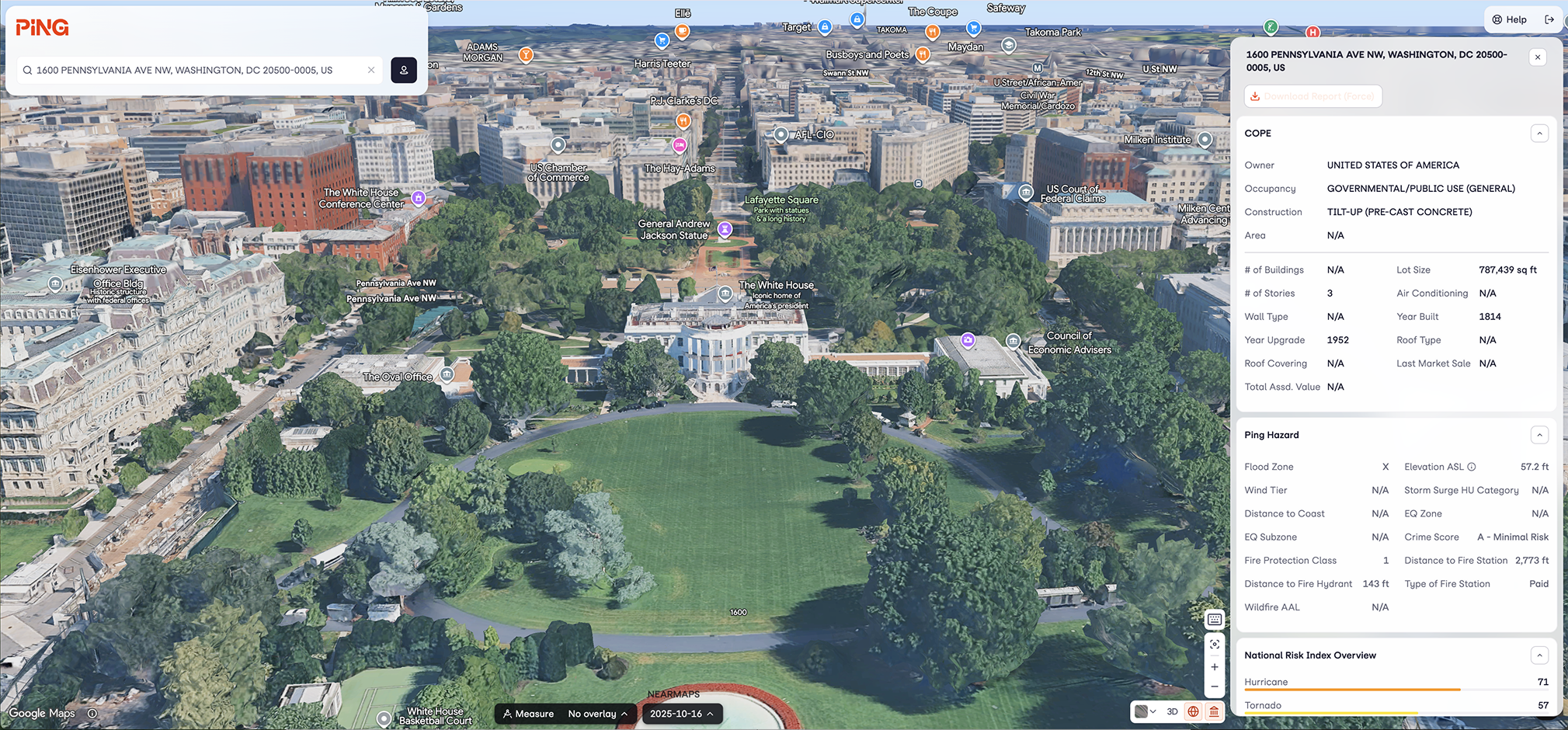The width and height of the screenshot is (1568, 730).
Task: Zoom out with the minus button
Action: click(x=1215, y=687)
